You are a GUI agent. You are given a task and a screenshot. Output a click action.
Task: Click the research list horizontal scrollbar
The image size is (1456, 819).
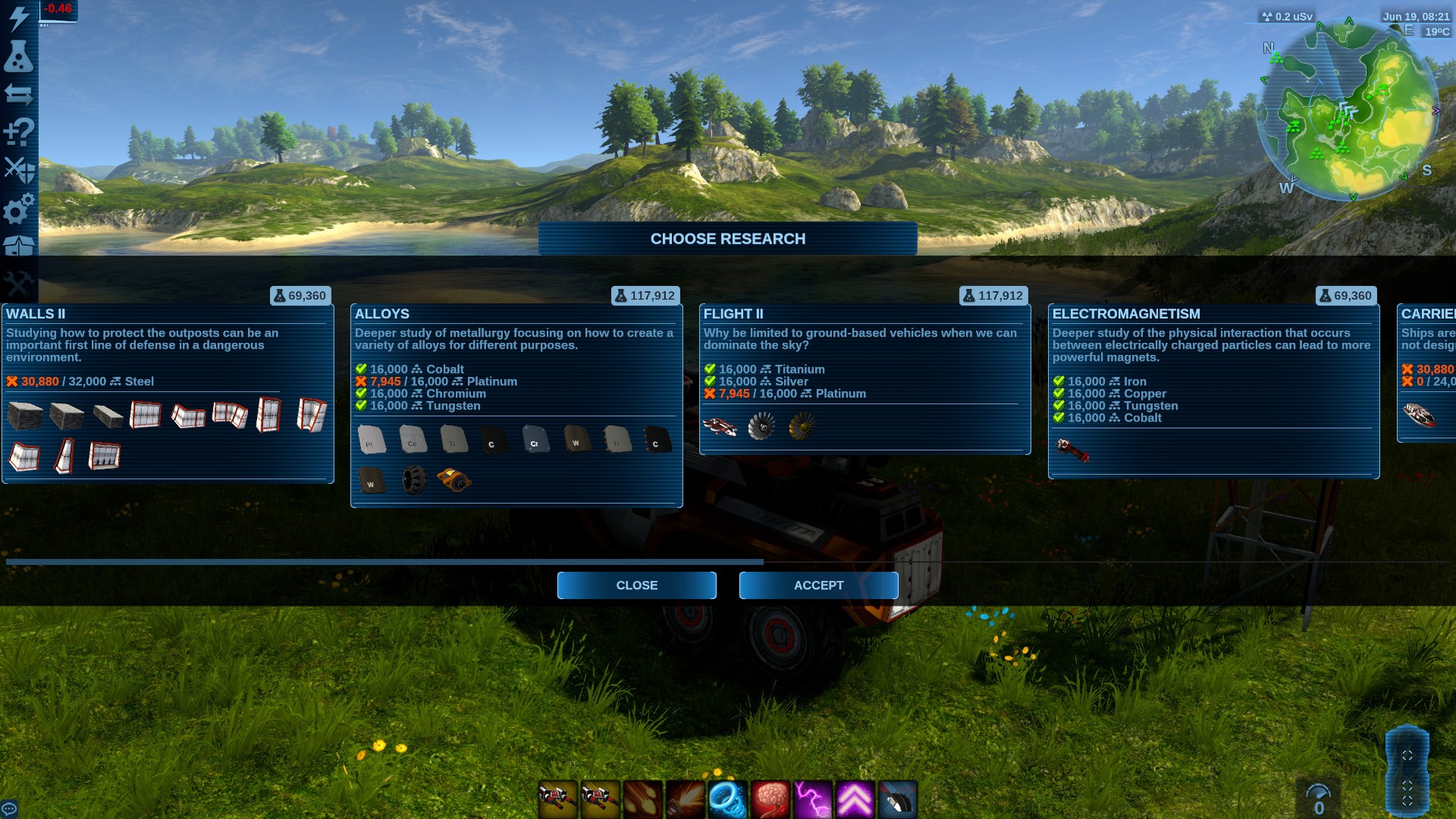tap(384, 562)
